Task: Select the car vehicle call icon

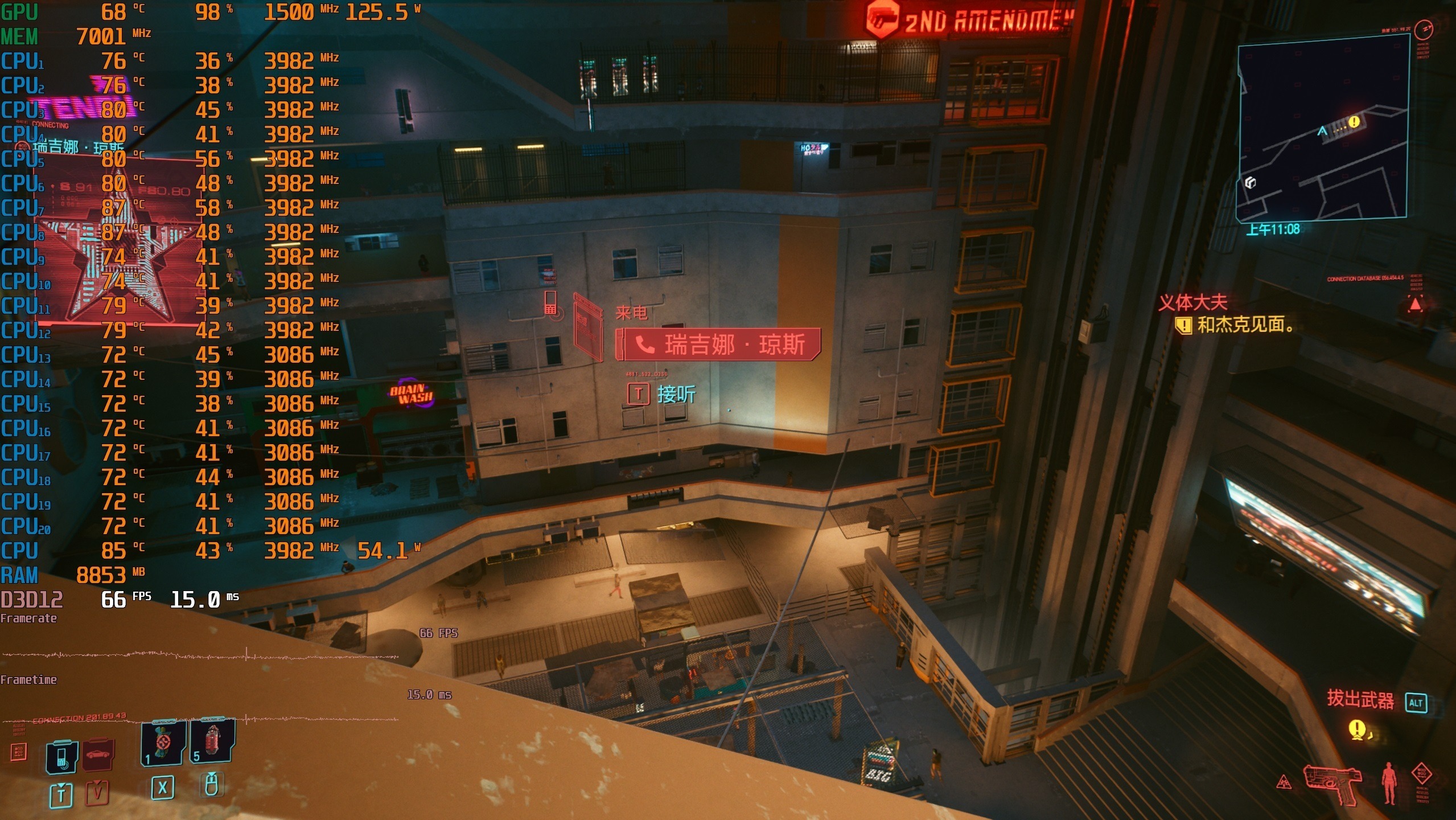Action: point(98,755)
